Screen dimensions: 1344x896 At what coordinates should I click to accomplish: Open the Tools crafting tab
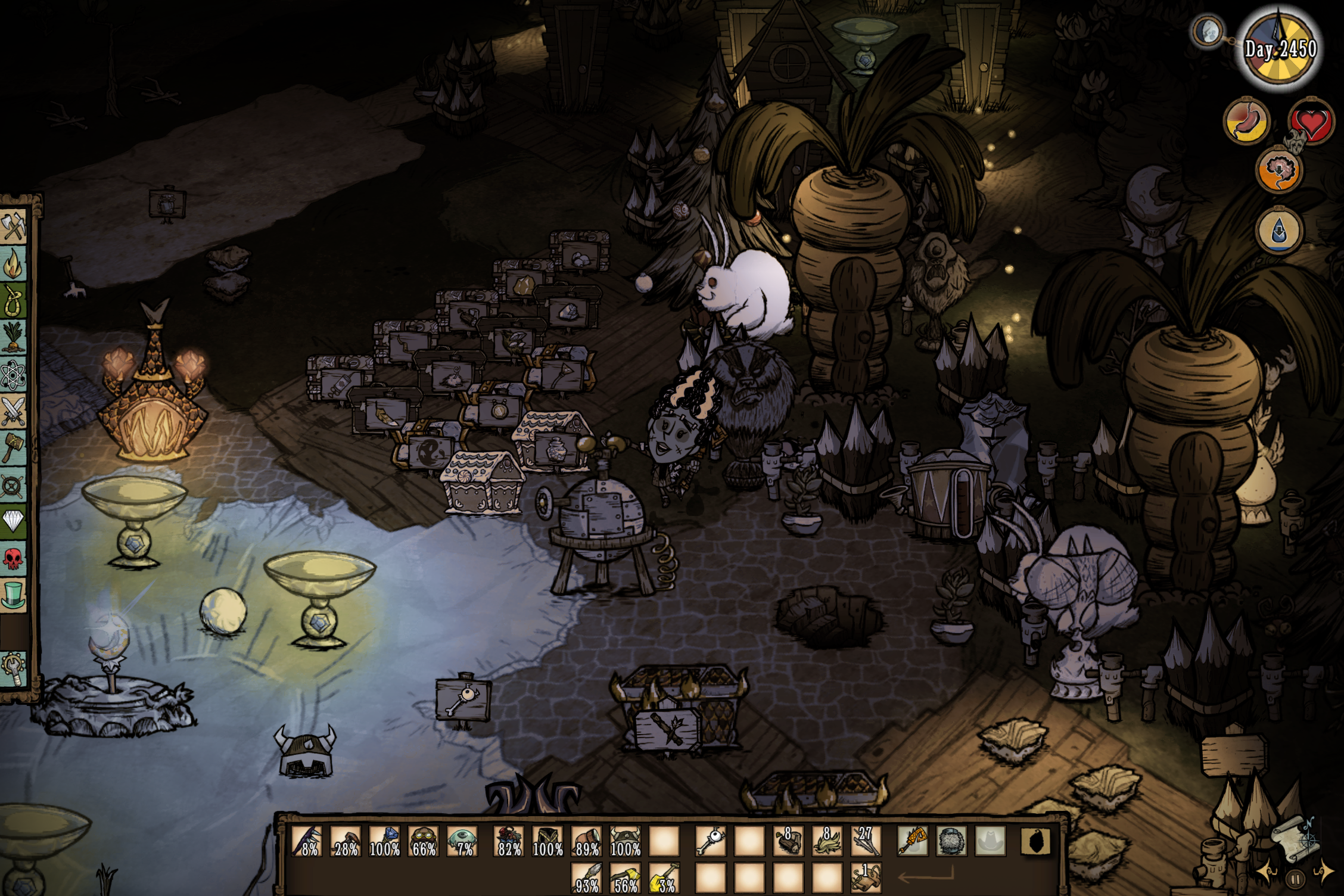(x=14, y=227)
